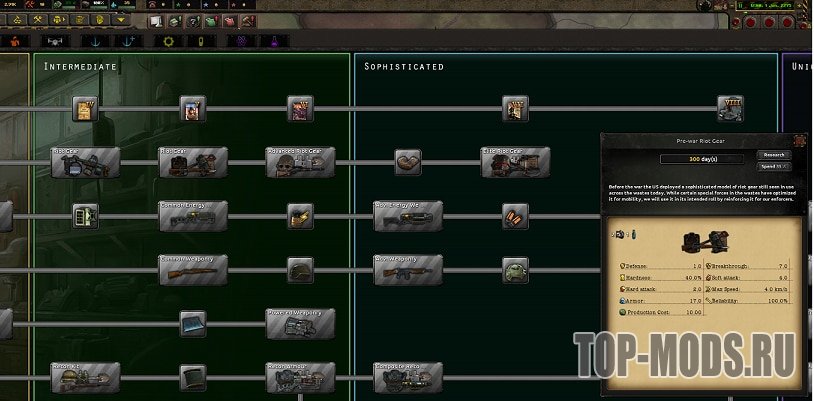
Task: Select the Common Weaponry rifle technology
Action: pos(193,269)
